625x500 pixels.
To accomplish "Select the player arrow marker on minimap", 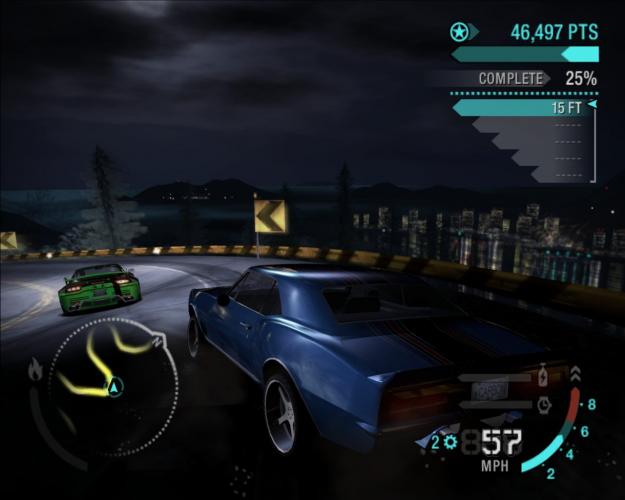I will click(x=115, y=385).
